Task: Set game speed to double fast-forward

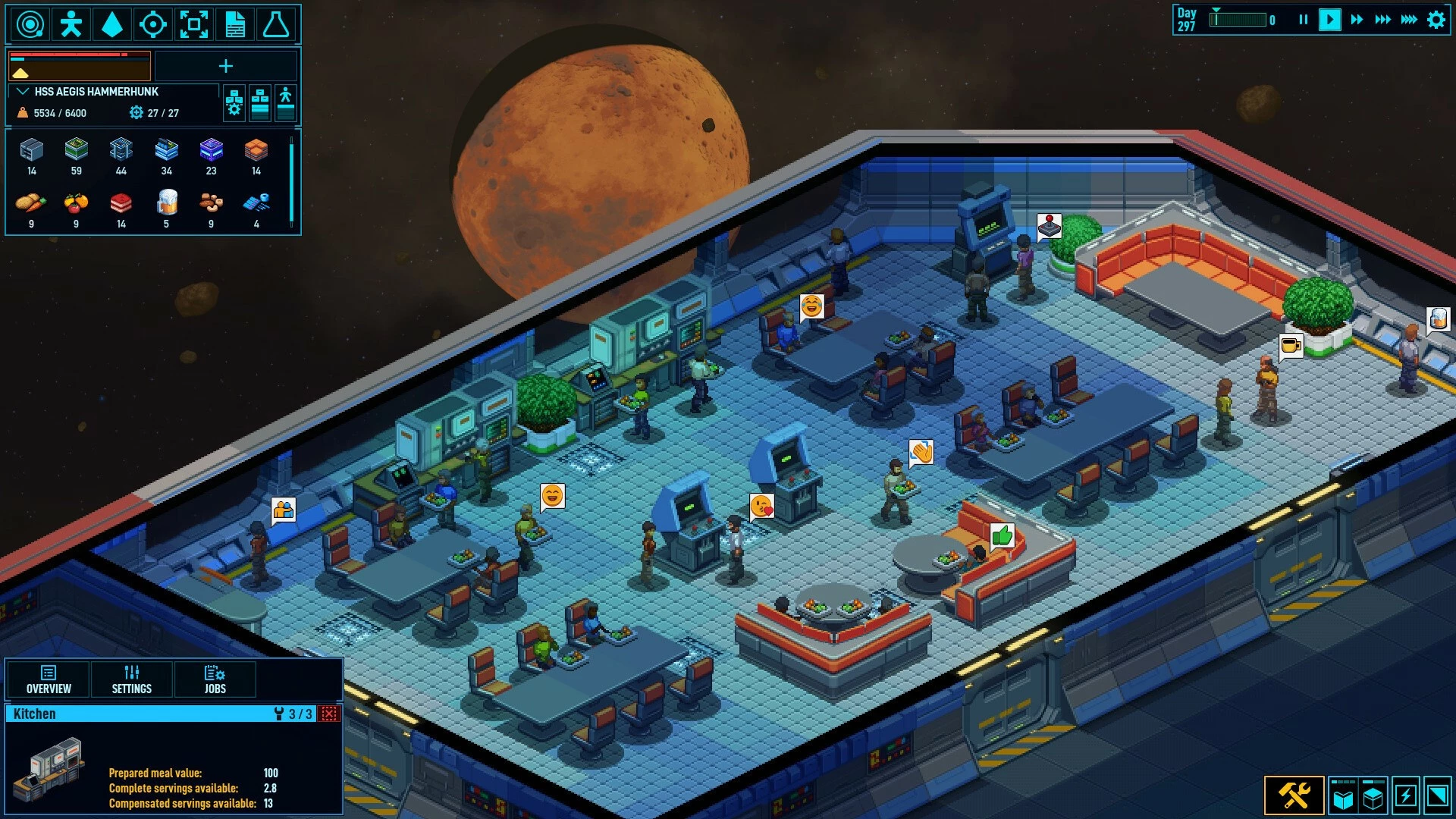Action: [x=1357, y=20]
